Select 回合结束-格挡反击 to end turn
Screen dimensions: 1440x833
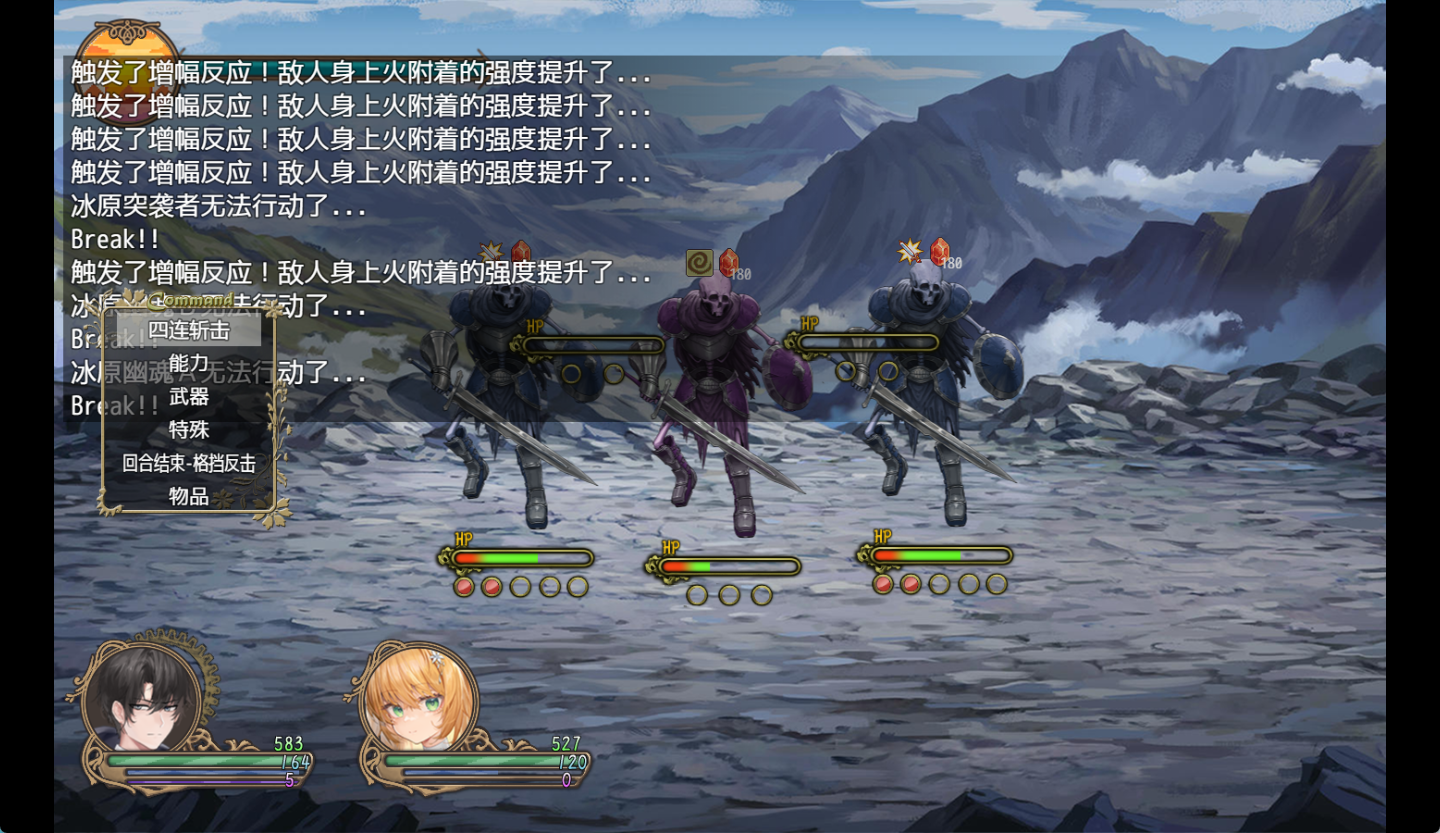[189, 463]
